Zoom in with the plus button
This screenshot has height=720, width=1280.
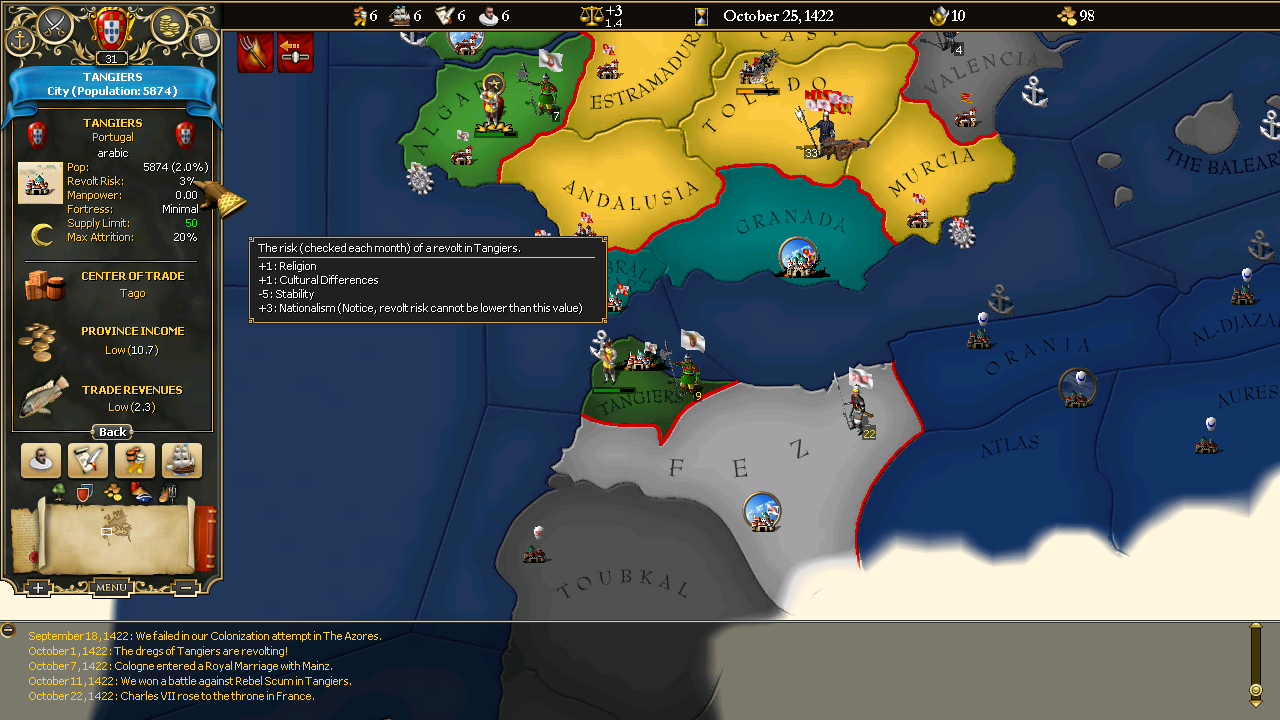point(38,588)
